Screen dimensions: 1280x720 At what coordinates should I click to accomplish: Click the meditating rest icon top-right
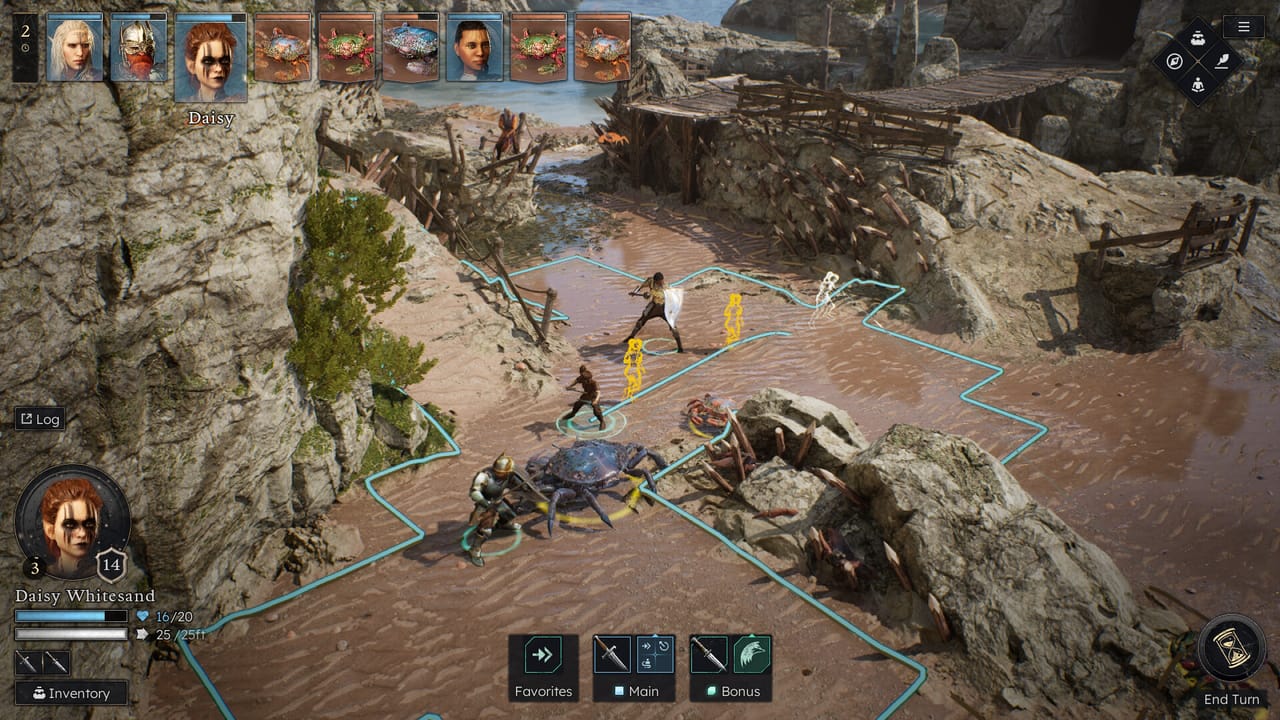coord(1198,86)
